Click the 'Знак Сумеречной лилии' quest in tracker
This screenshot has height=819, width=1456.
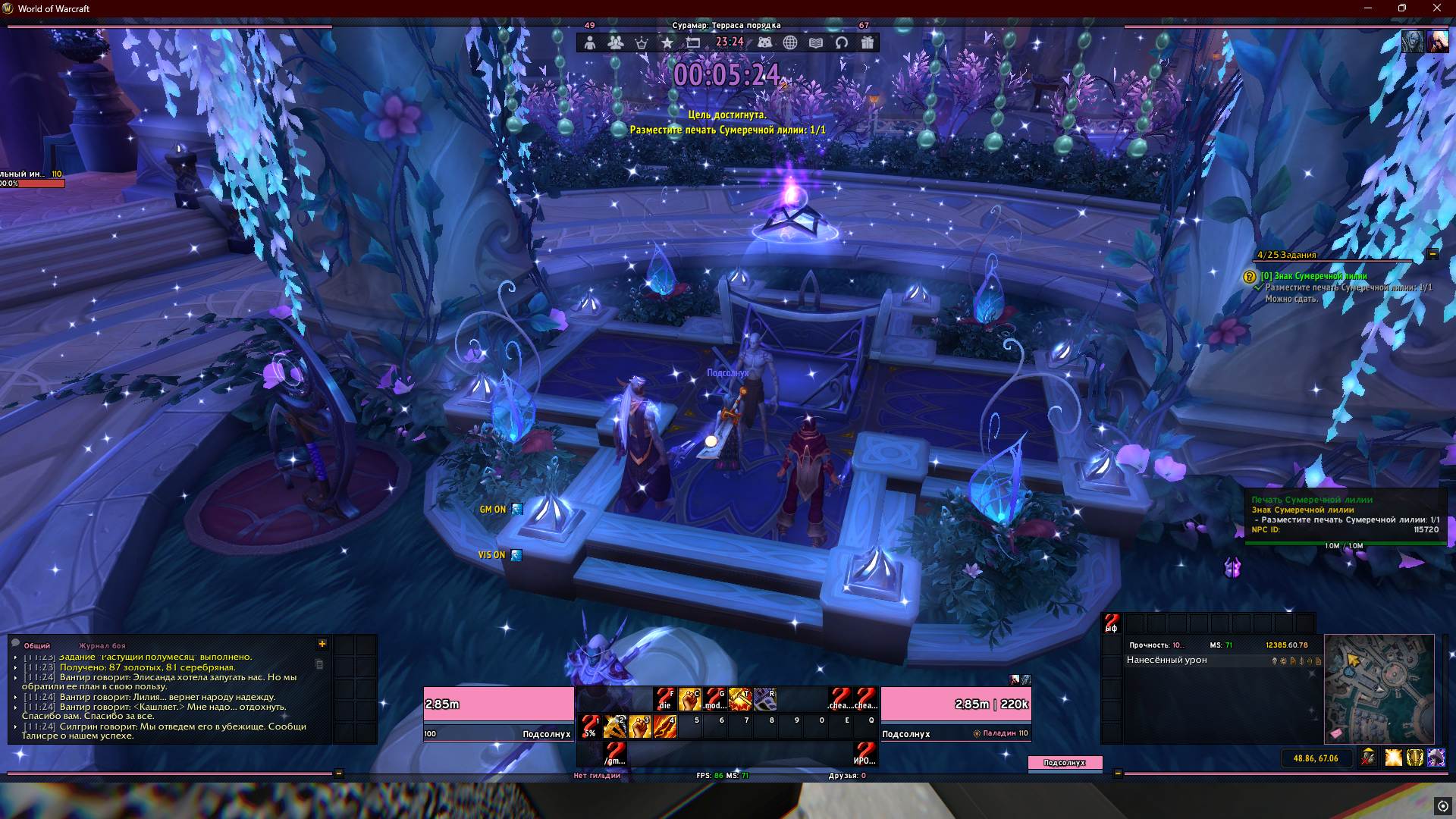pos(1313,276)
